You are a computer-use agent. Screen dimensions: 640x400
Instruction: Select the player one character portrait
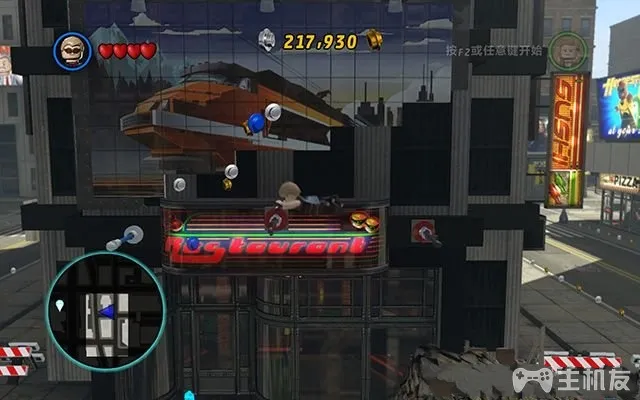(x=74, y=50)
